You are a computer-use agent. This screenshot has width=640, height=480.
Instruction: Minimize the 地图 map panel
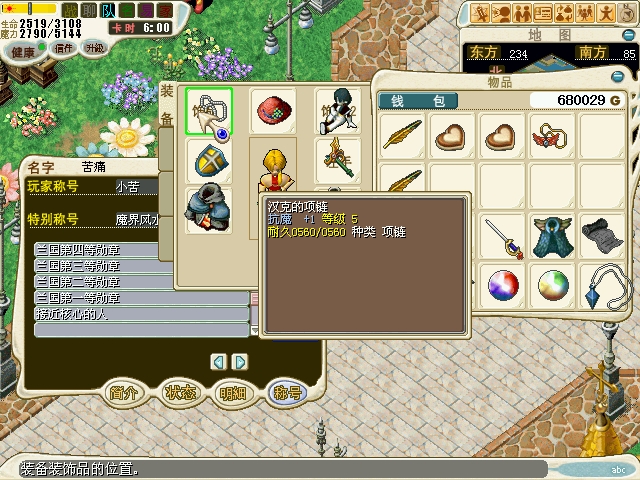[626, 36]
